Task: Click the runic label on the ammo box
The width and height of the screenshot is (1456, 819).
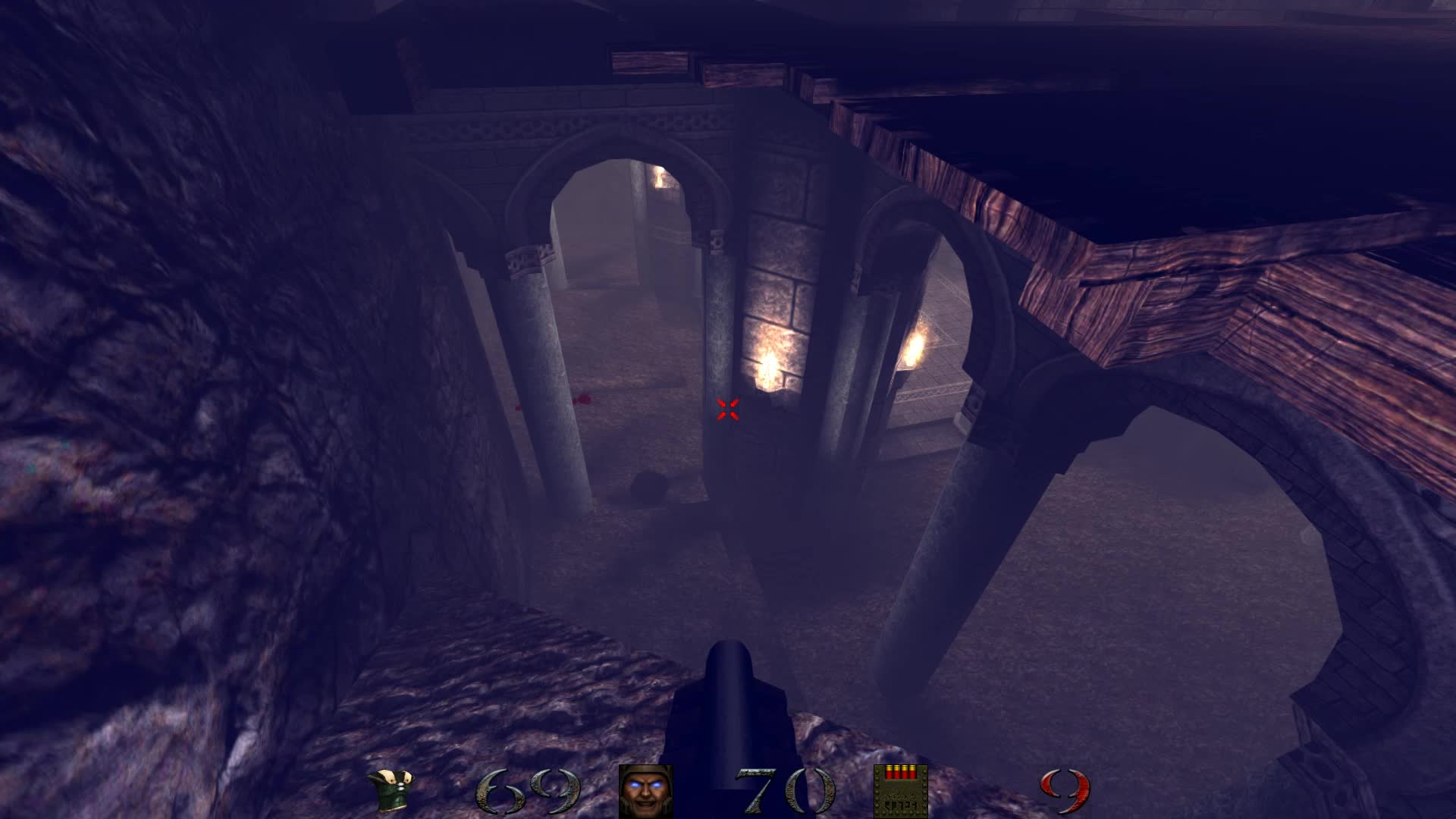Action: (900, 802)
